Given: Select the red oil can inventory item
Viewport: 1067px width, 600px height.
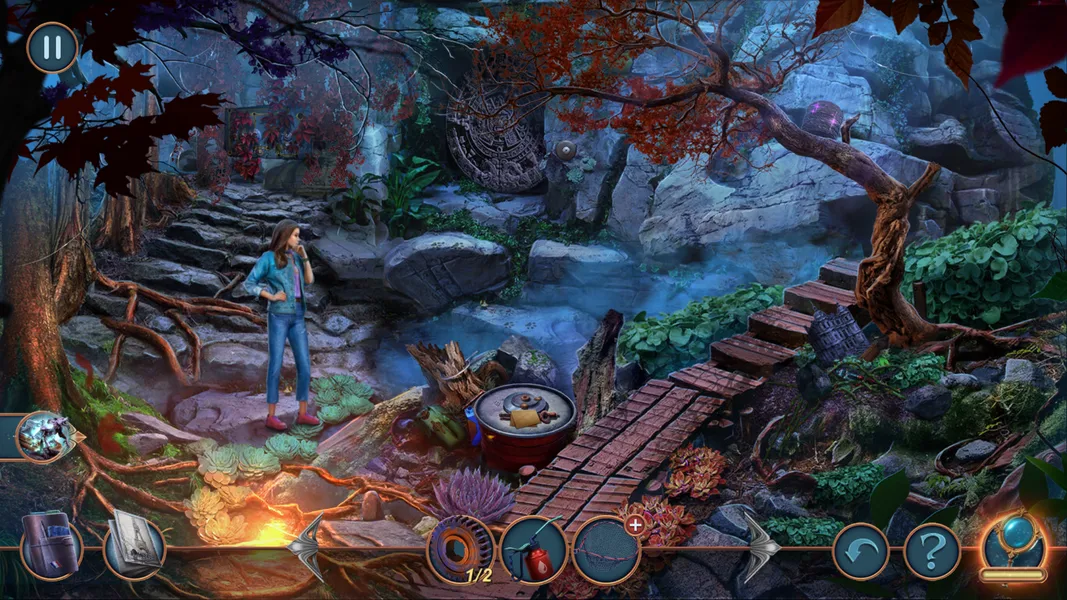Looking at the screenshot, I should [534, 549].
